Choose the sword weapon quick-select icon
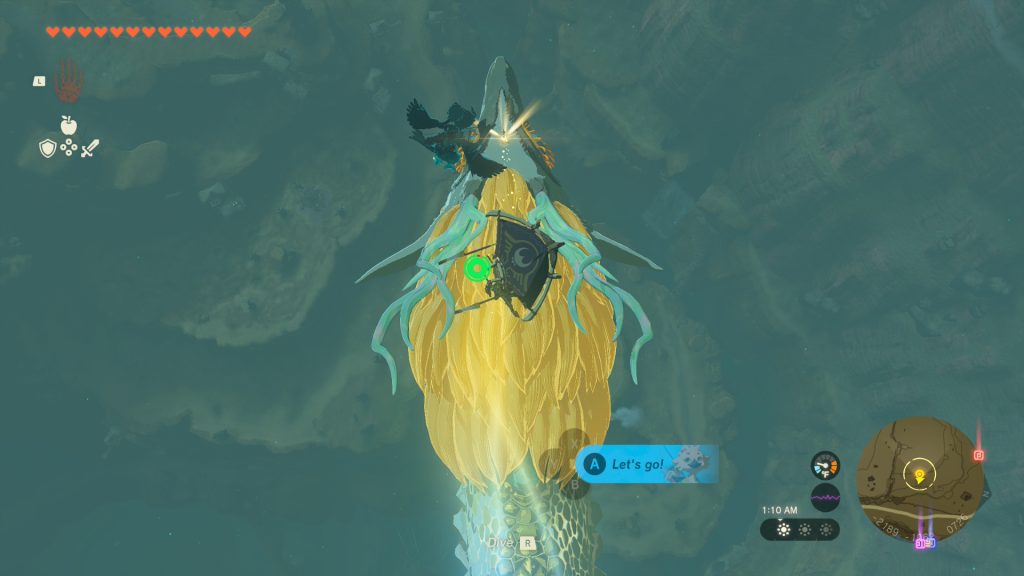The height and width of the screenshot is (576, 1024). 90,148
